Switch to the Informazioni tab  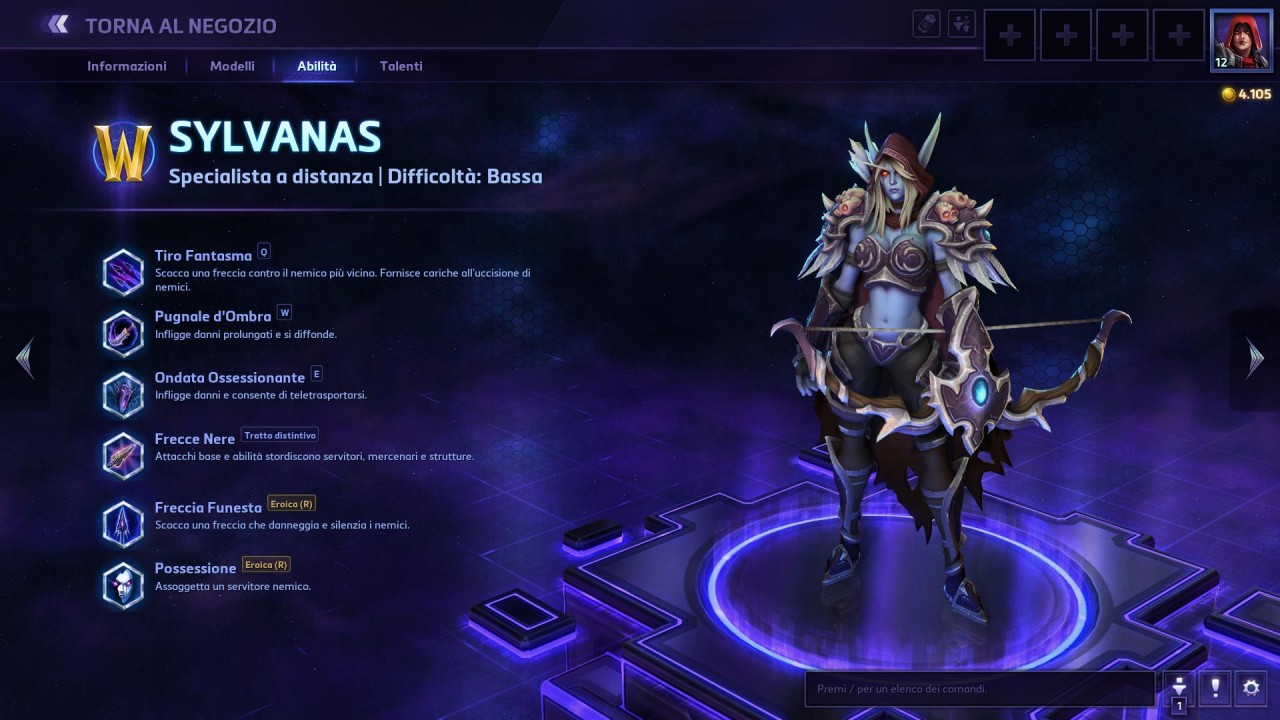pyautogui.click(x=127, y=66)
